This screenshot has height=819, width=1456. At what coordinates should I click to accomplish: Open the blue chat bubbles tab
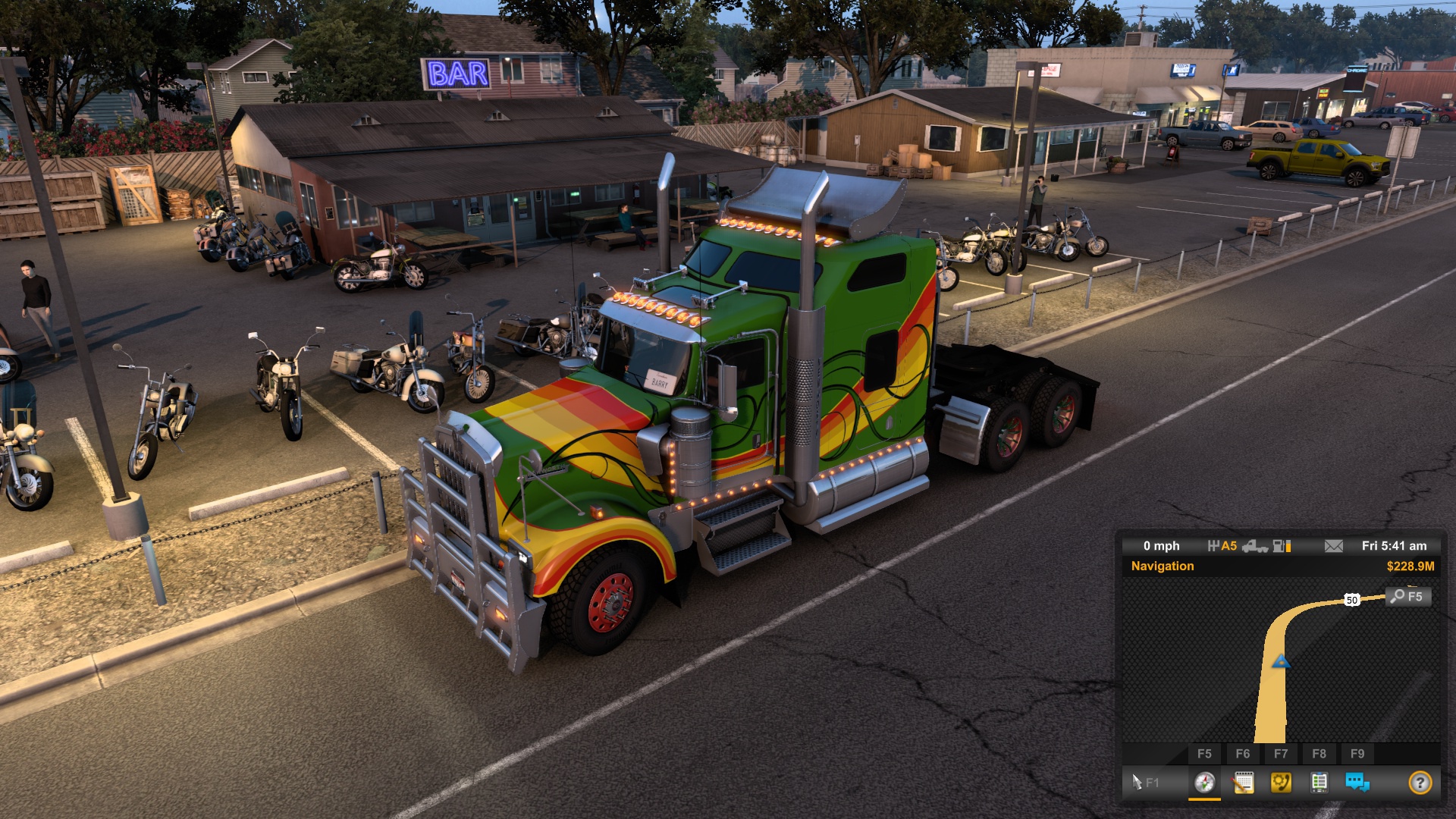tap(1357, 782)
